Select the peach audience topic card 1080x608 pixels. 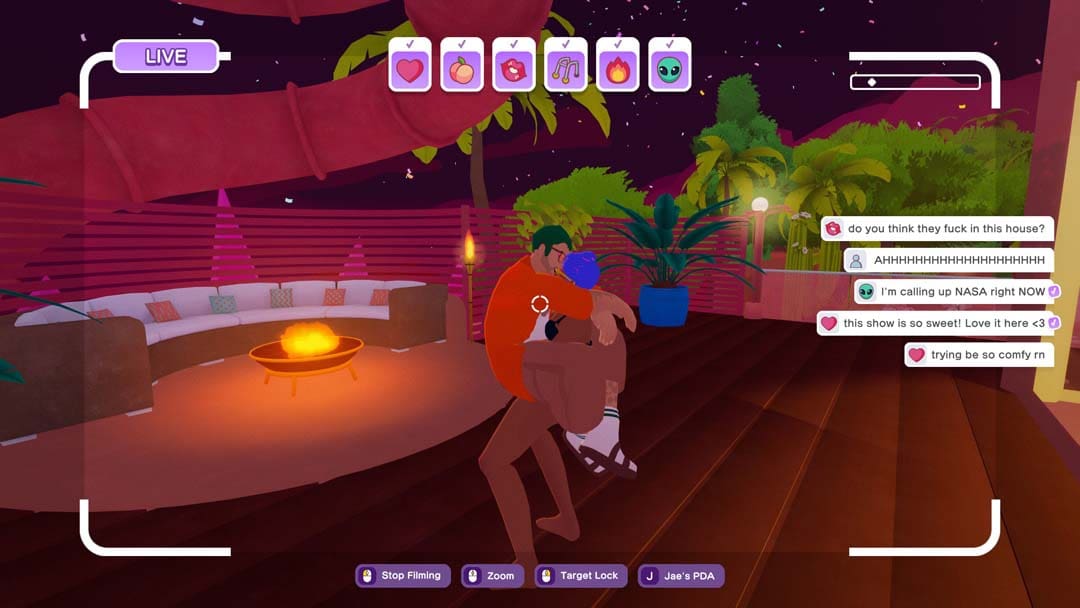462,68
